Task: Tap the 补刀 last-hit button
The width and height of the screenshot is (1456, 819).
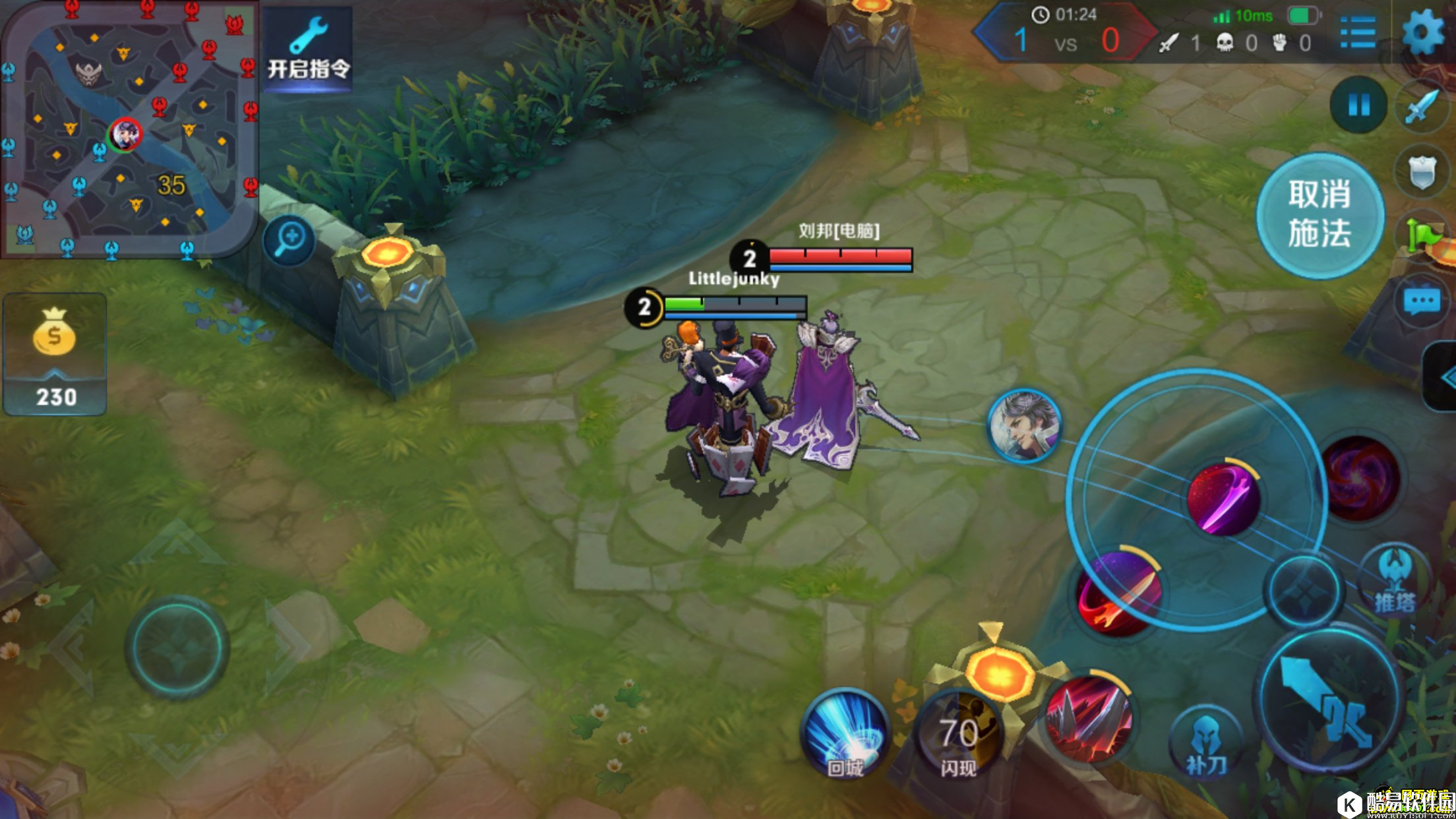Action: [x=1206, y=742]
